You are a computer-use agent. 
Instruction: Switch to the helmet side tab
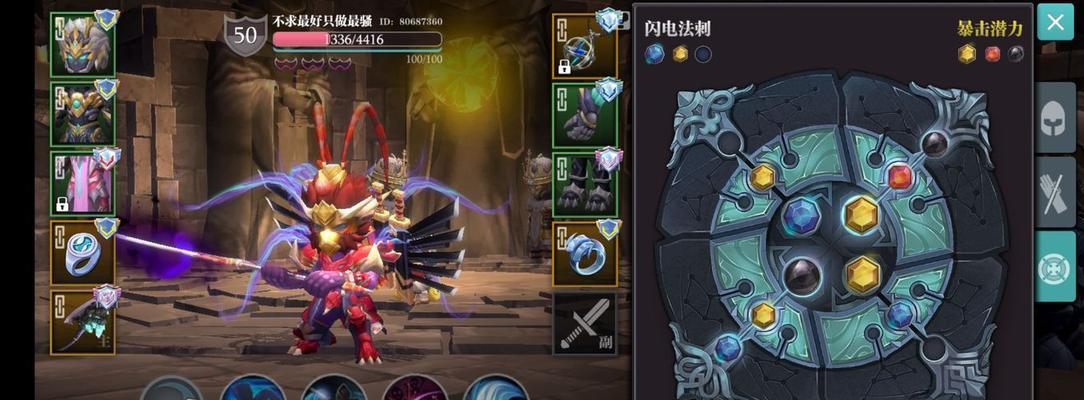(x=1055, y=118)
